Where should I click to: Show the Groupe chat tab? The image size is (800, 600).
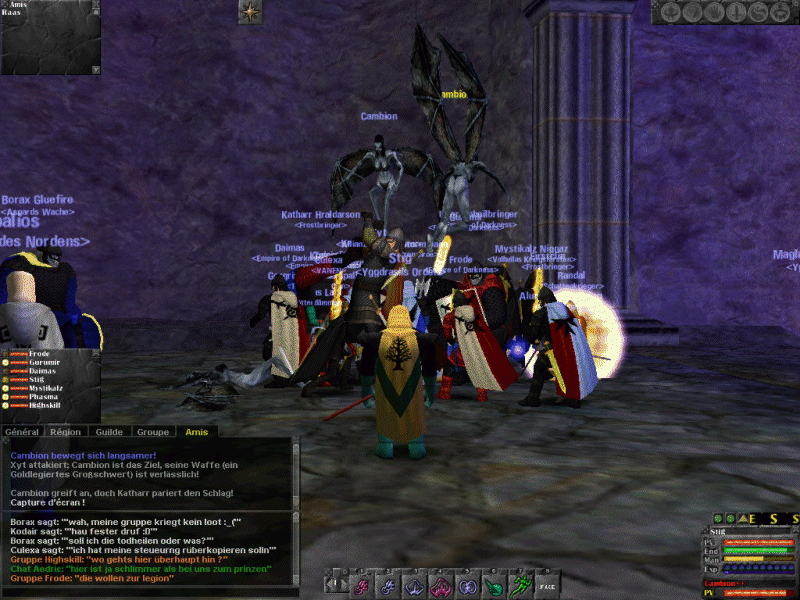[152, 431]
